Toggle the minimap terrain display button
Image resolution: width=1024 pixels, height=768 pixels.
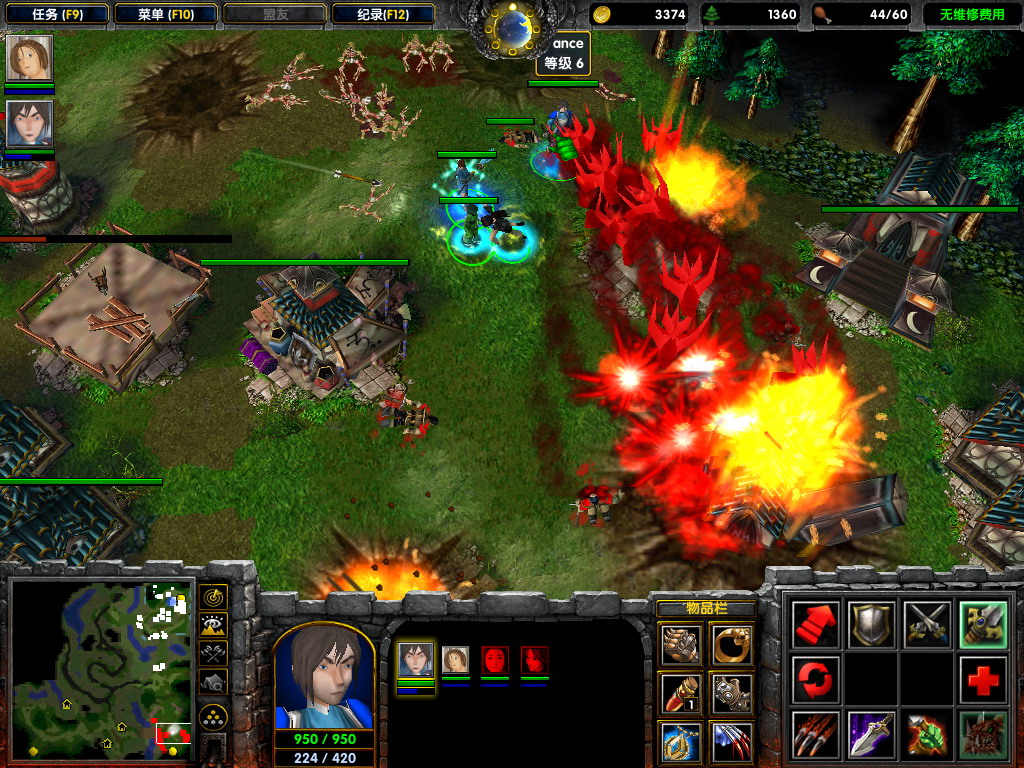click(213, 626)
